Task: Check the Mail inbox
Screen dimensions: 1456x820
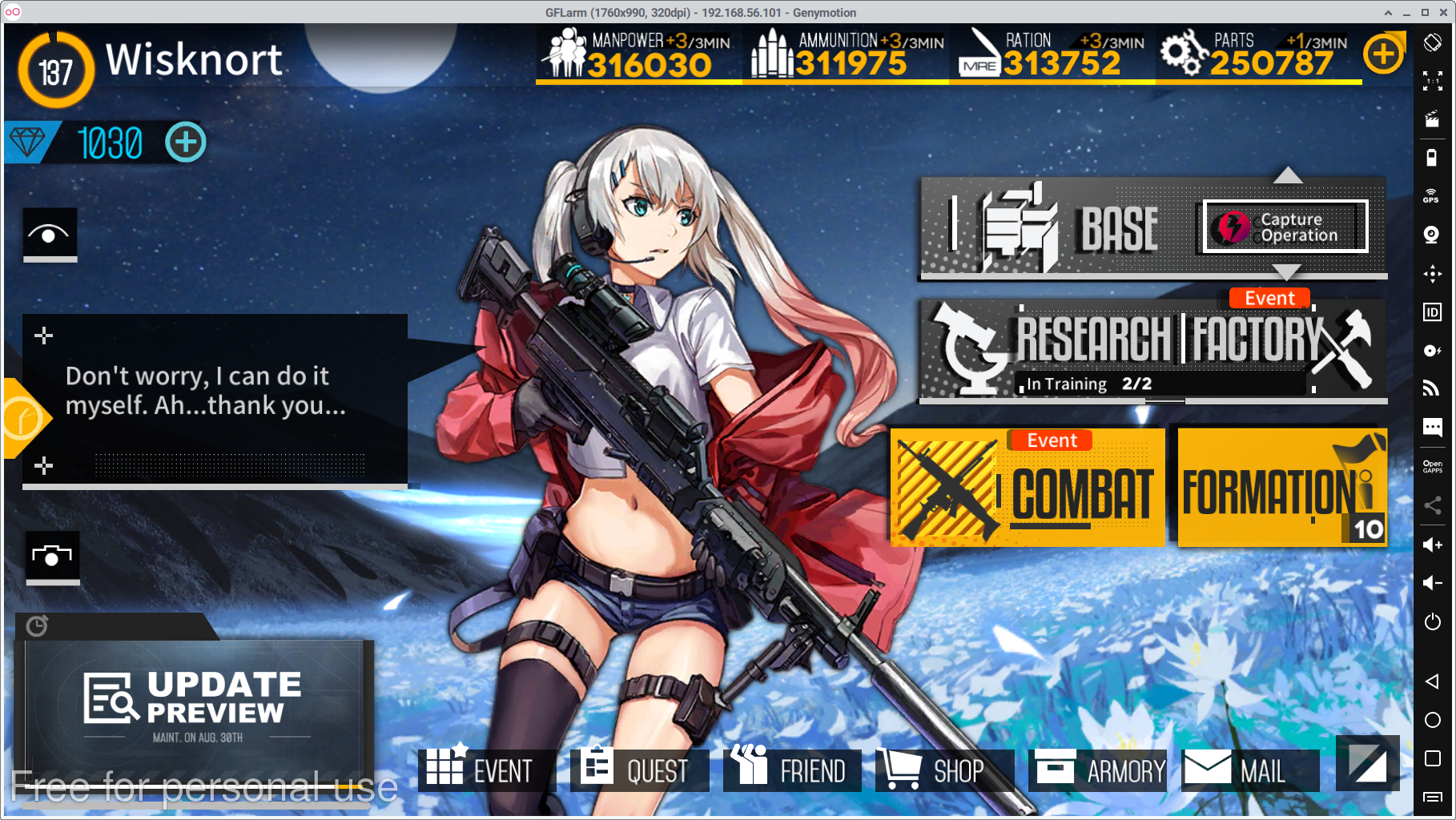Action: click(x=1249, y=770)
